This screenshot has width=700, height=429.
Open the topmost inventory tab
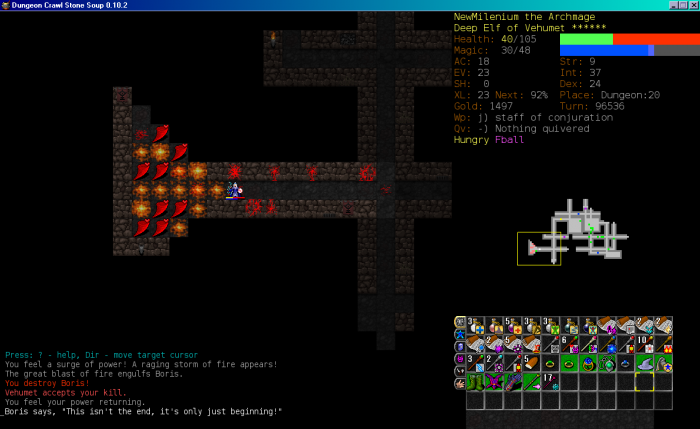[460, 322]
